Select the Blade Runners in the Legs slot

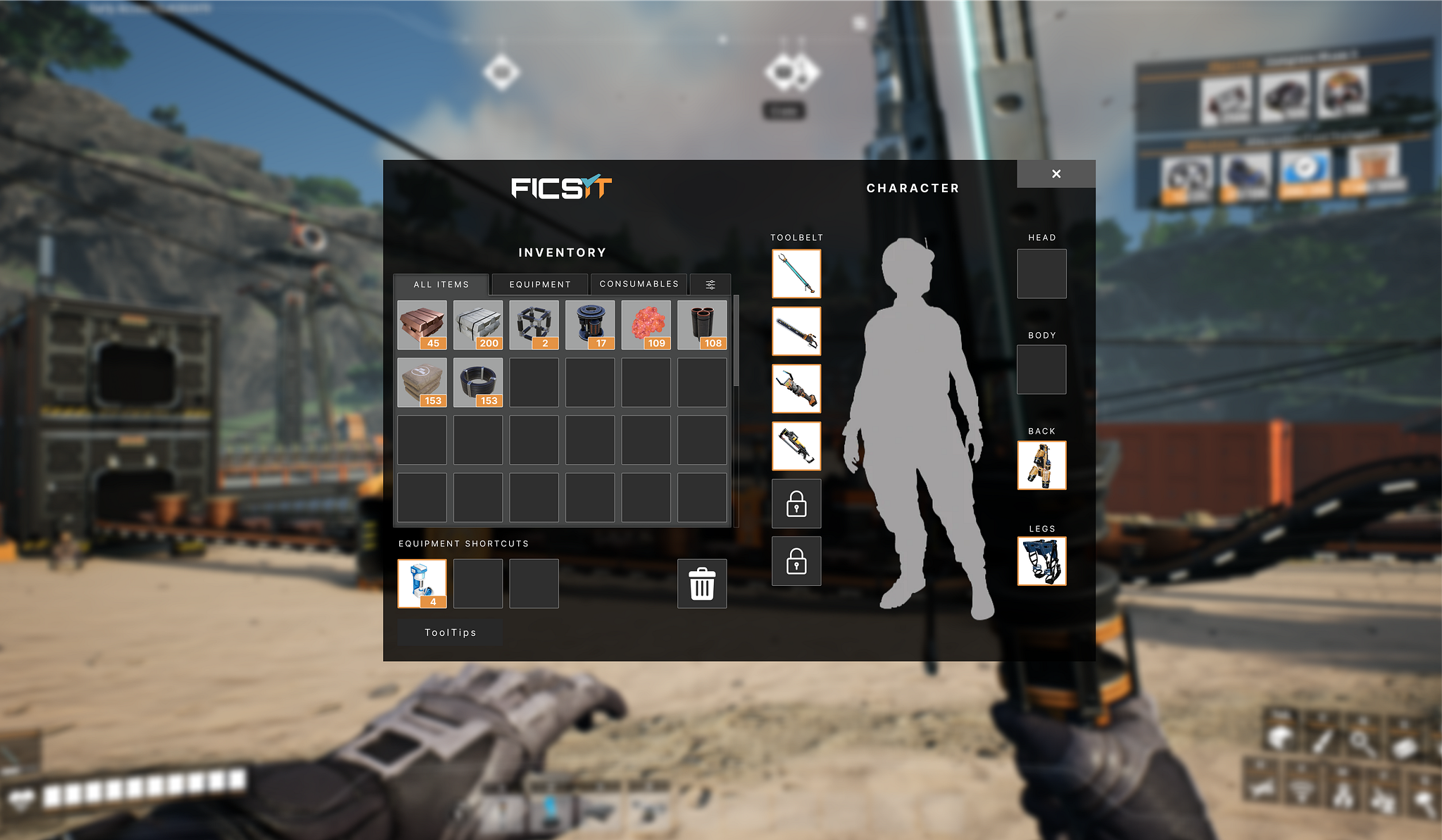pos(1041,561)
